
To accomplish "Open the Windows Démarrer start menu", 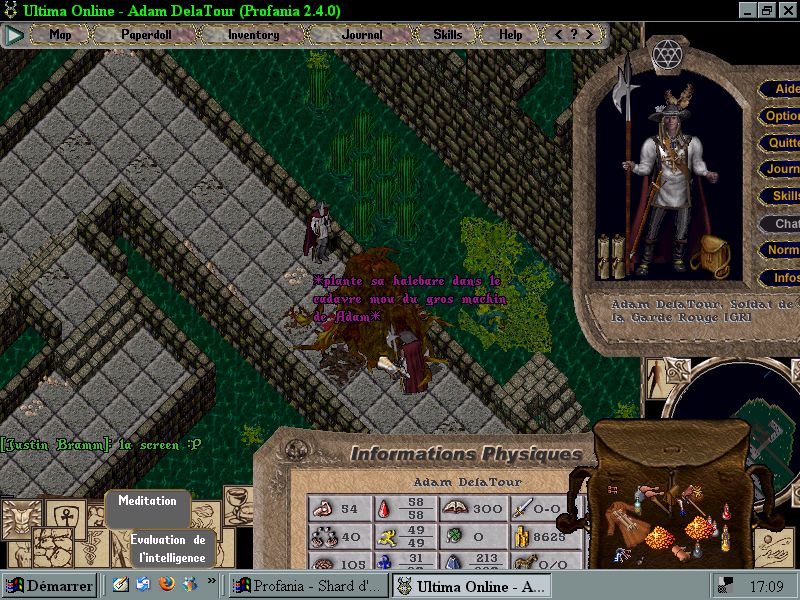I will [49, 585].
